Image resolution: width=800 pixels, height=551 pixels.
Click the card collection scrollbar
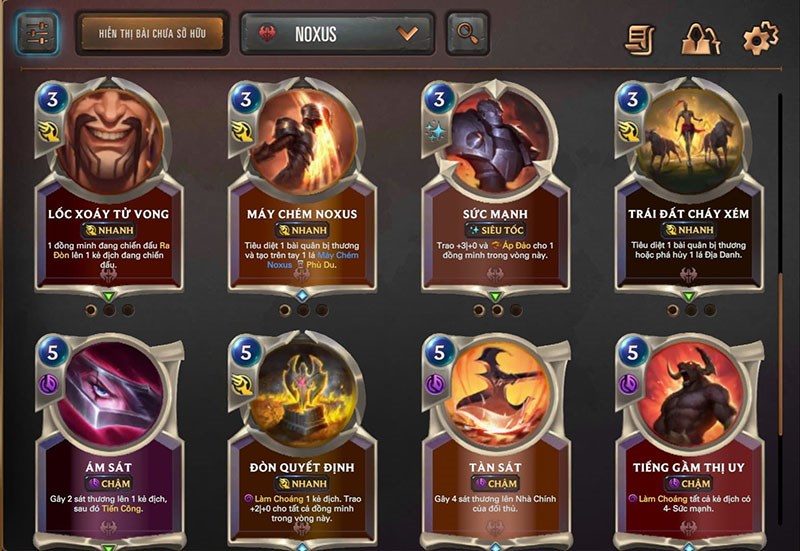pos(781,300)
